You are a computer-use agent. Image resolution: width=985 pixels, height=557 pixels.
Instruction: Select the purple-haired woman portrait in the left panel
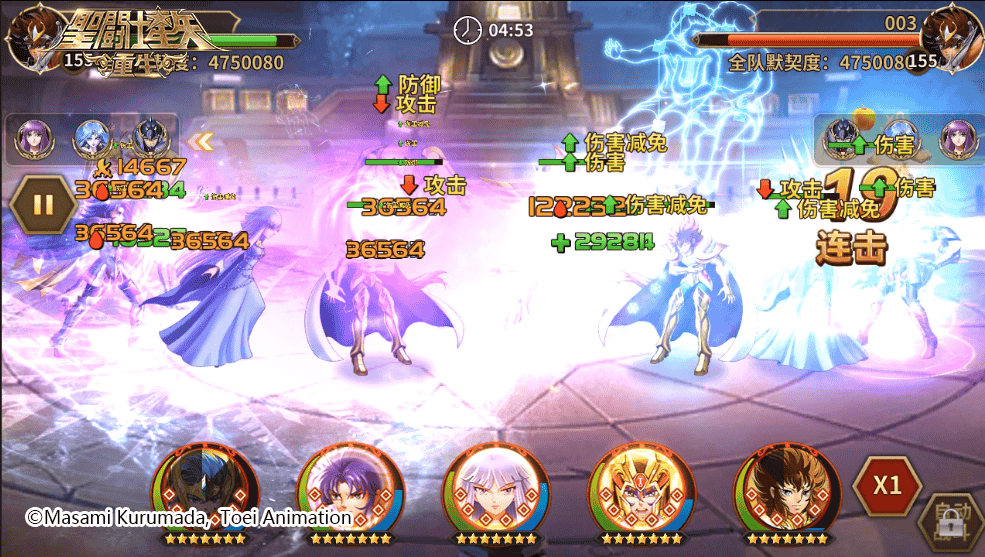pyautogui.click(x=33, y=141)
